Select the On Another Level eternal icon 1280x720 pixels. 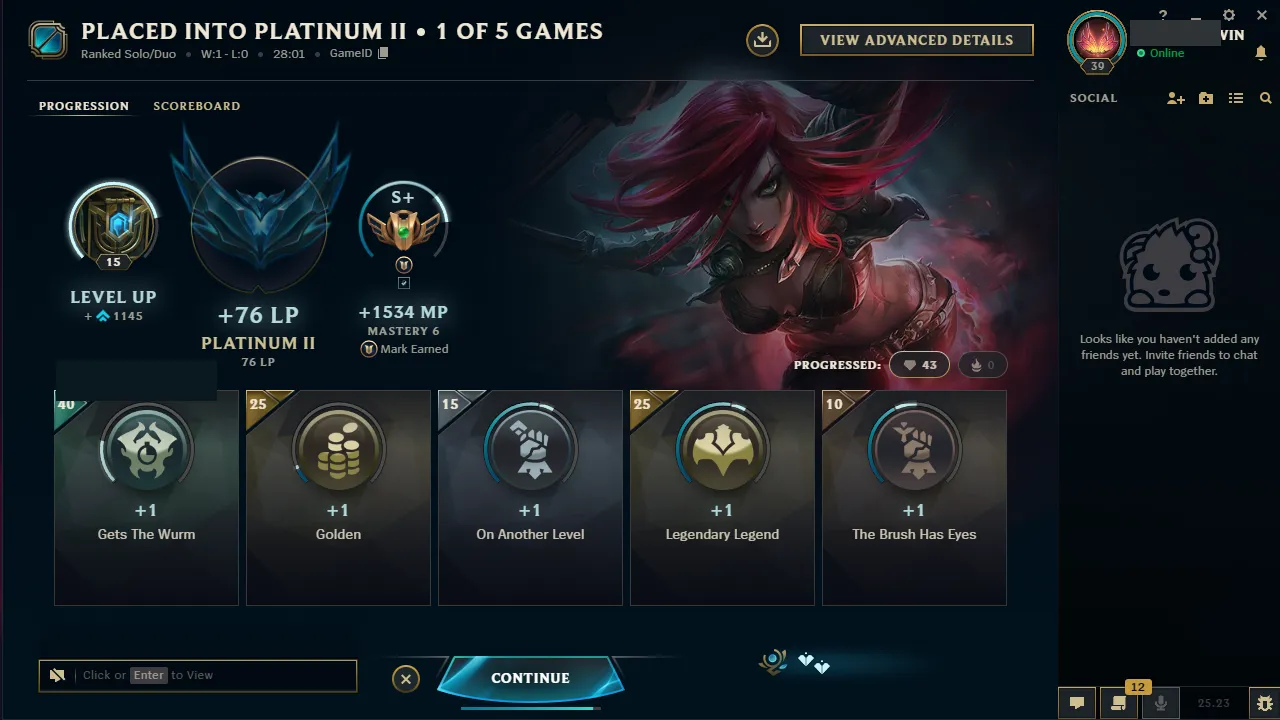pyautogui.click(x=530, y=450)
